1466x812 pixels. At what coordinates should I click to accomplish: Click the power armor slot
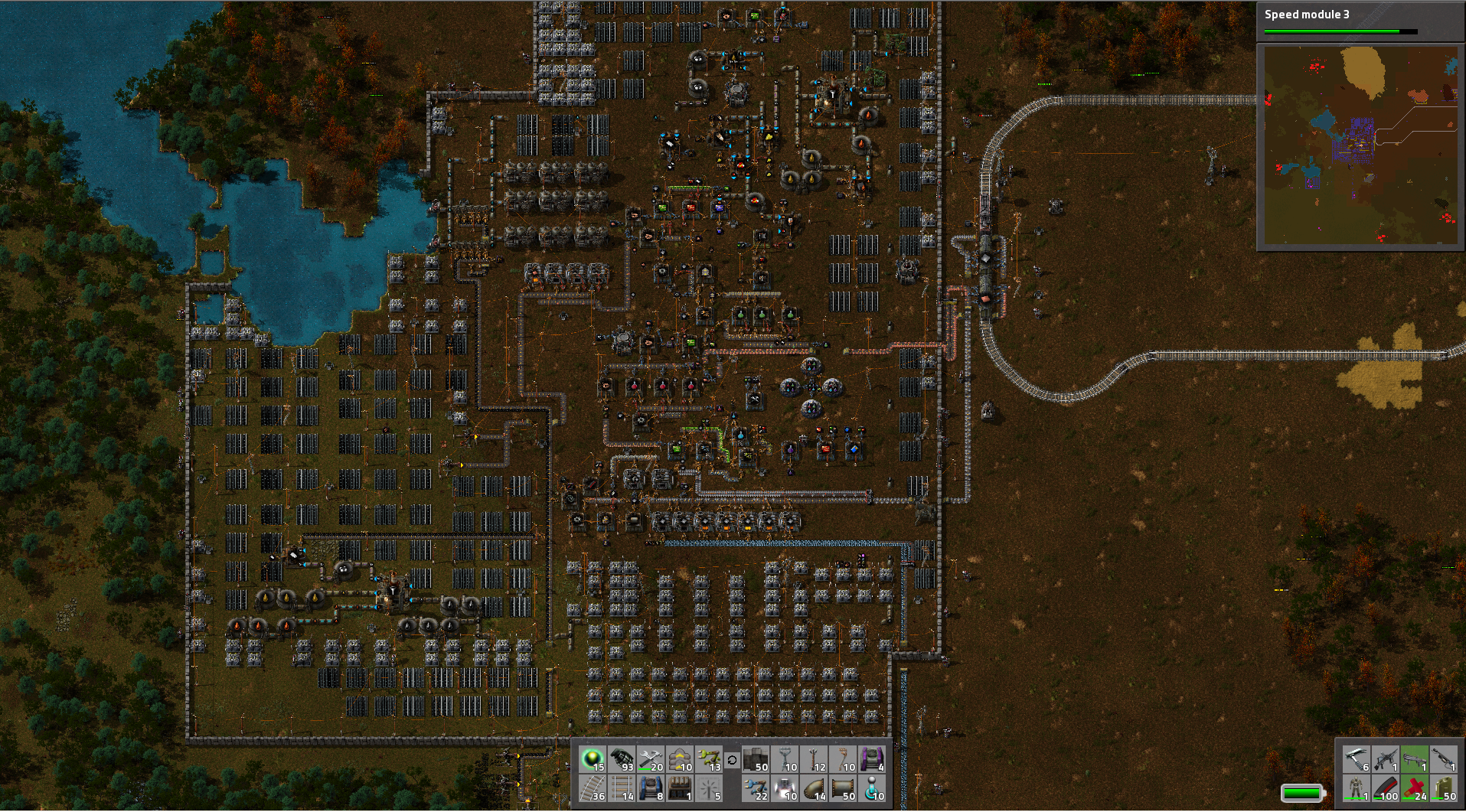[1356, 788]
